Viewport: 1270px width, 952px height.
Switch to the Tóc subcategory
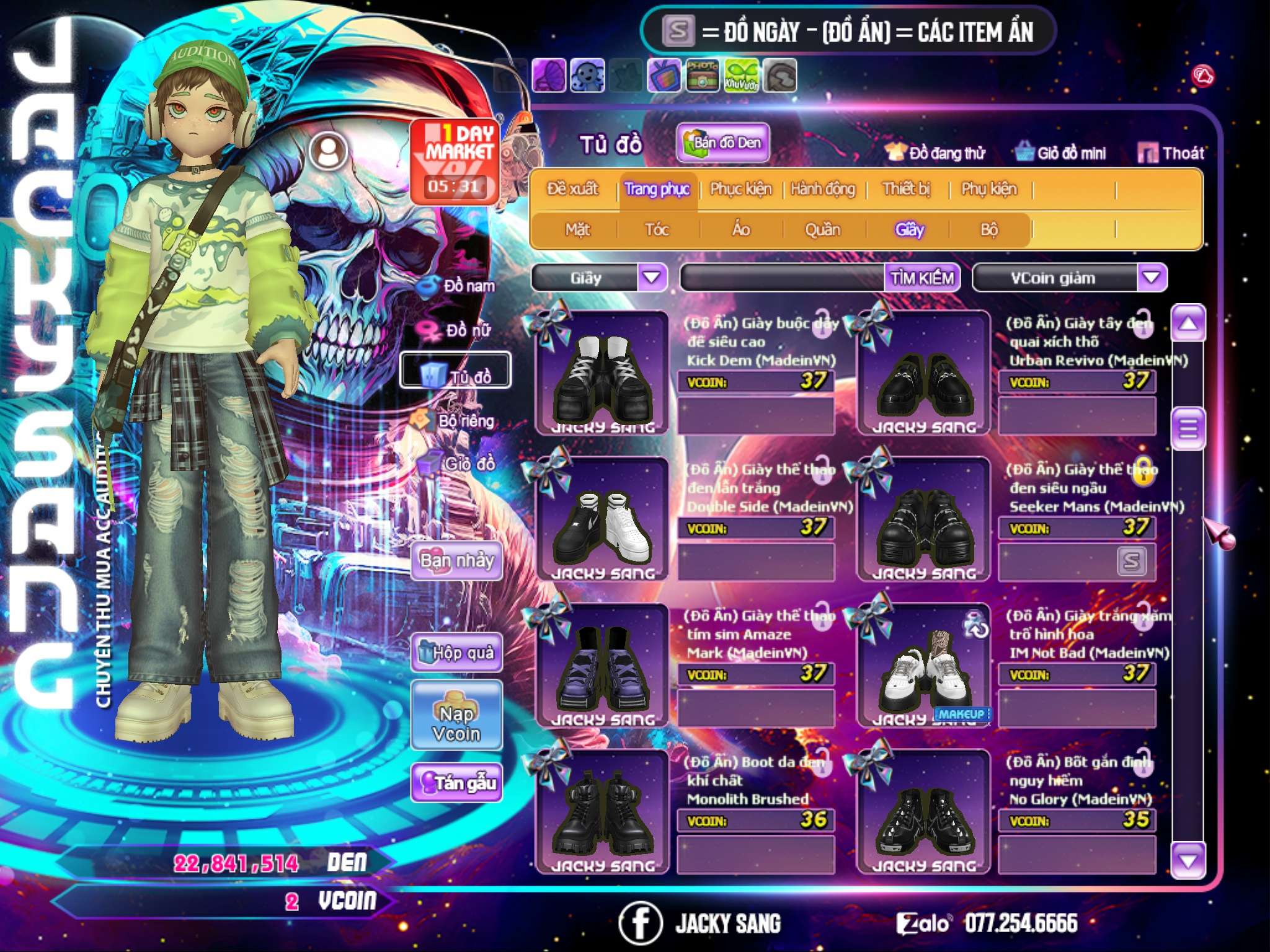coord(657,230)
